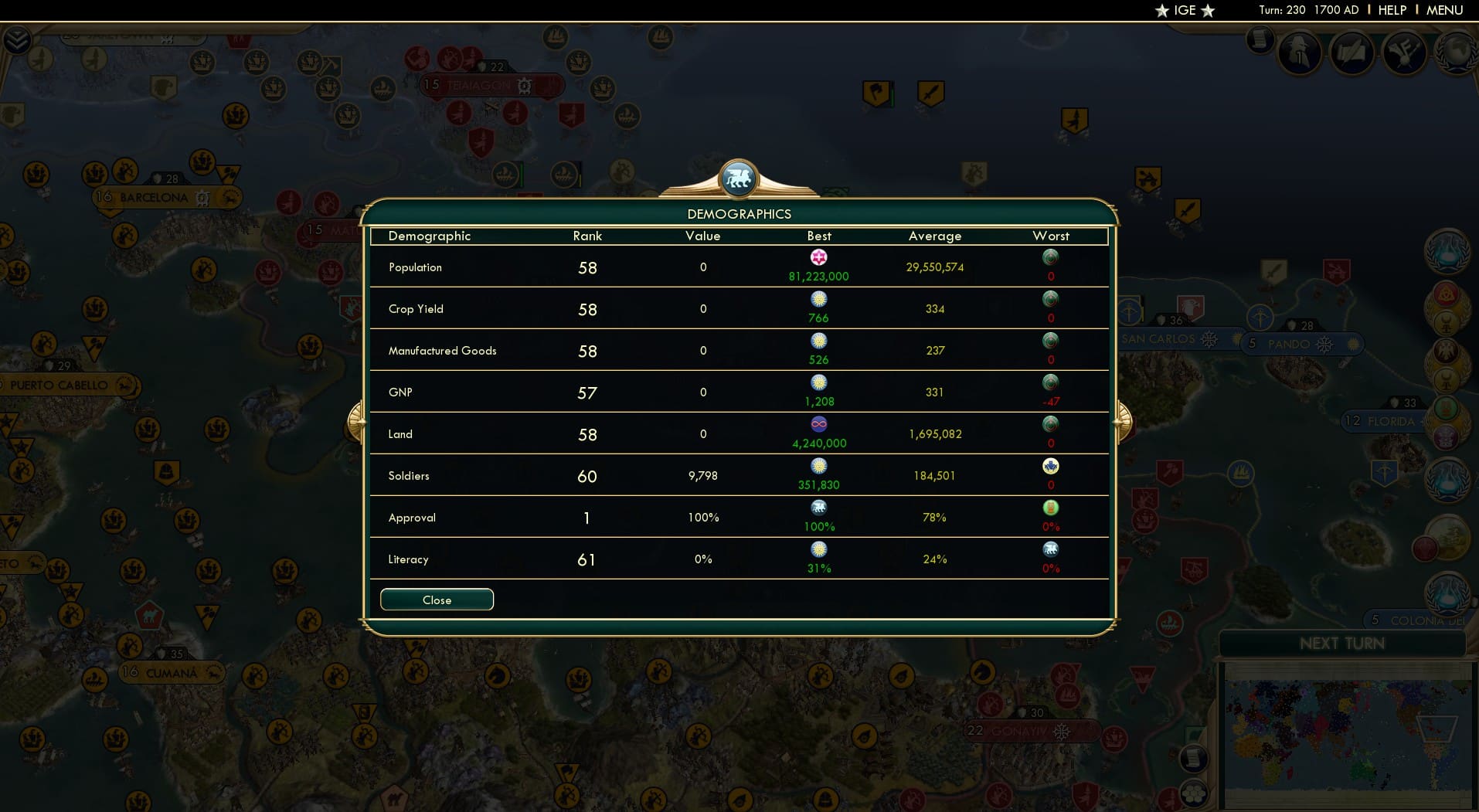Click the IGE star icon in top bar
Screen dimensions: 1479x812
(1161, 11)
